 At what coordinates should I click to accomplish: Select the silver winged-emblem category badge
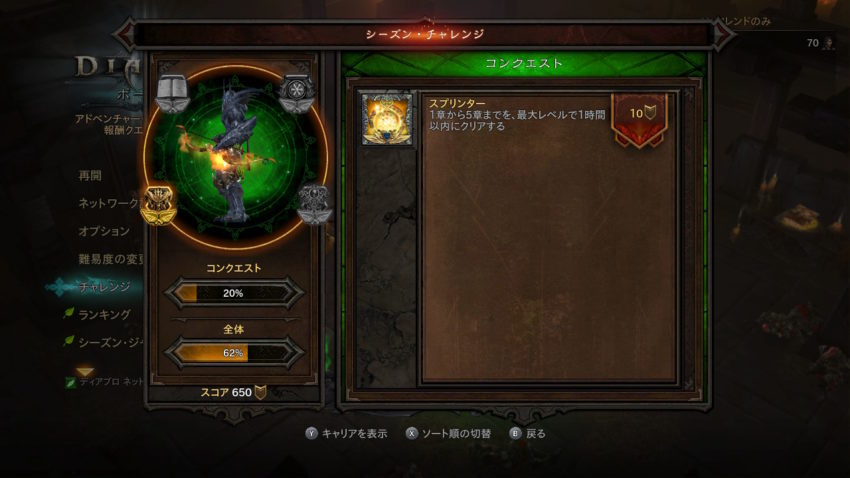(313, 203)
